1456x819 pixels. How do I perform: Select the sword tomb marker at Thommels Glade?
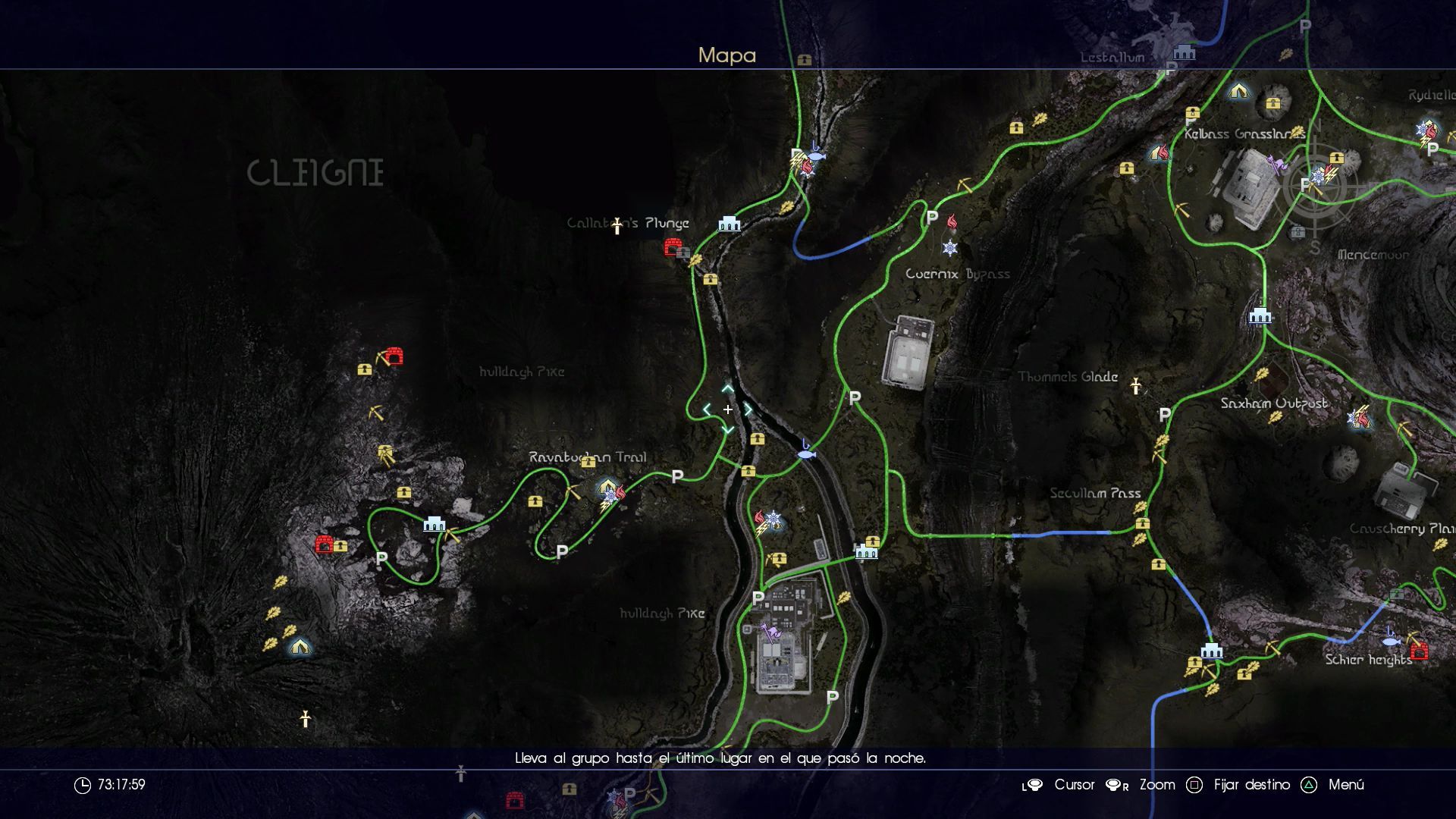pos(1135,386)
